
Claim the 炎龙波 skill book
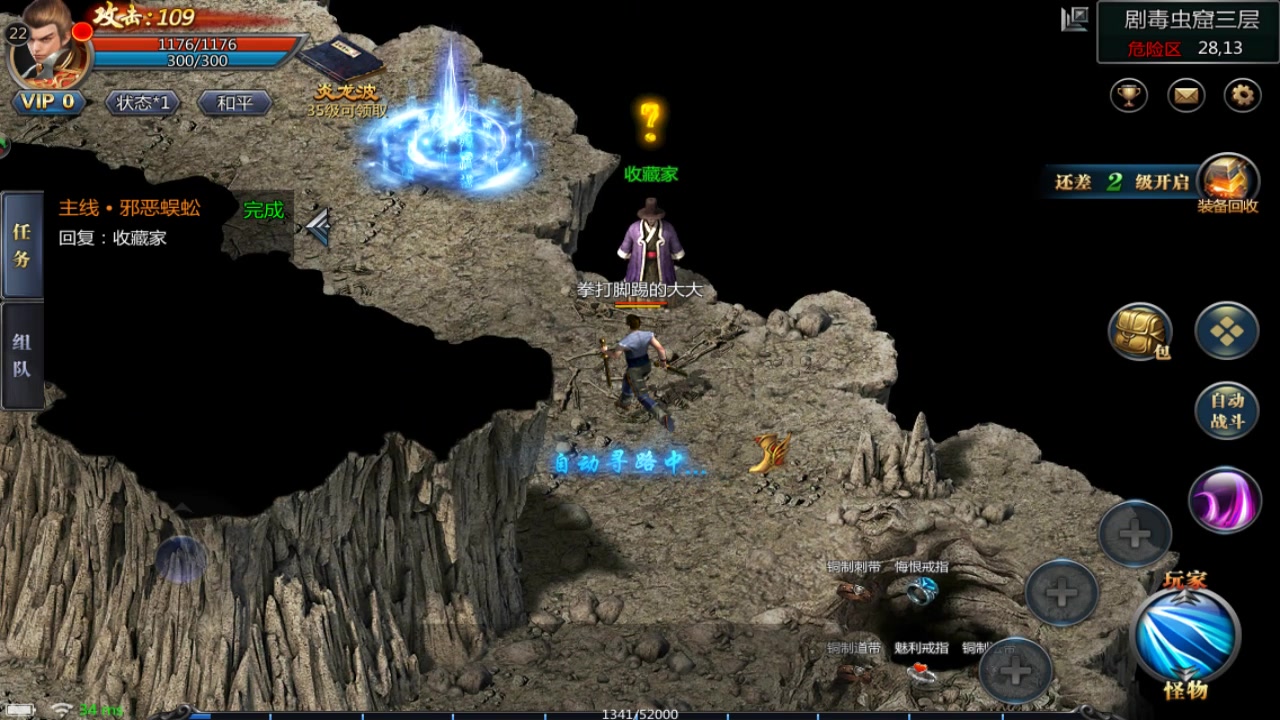coord(343,62)
